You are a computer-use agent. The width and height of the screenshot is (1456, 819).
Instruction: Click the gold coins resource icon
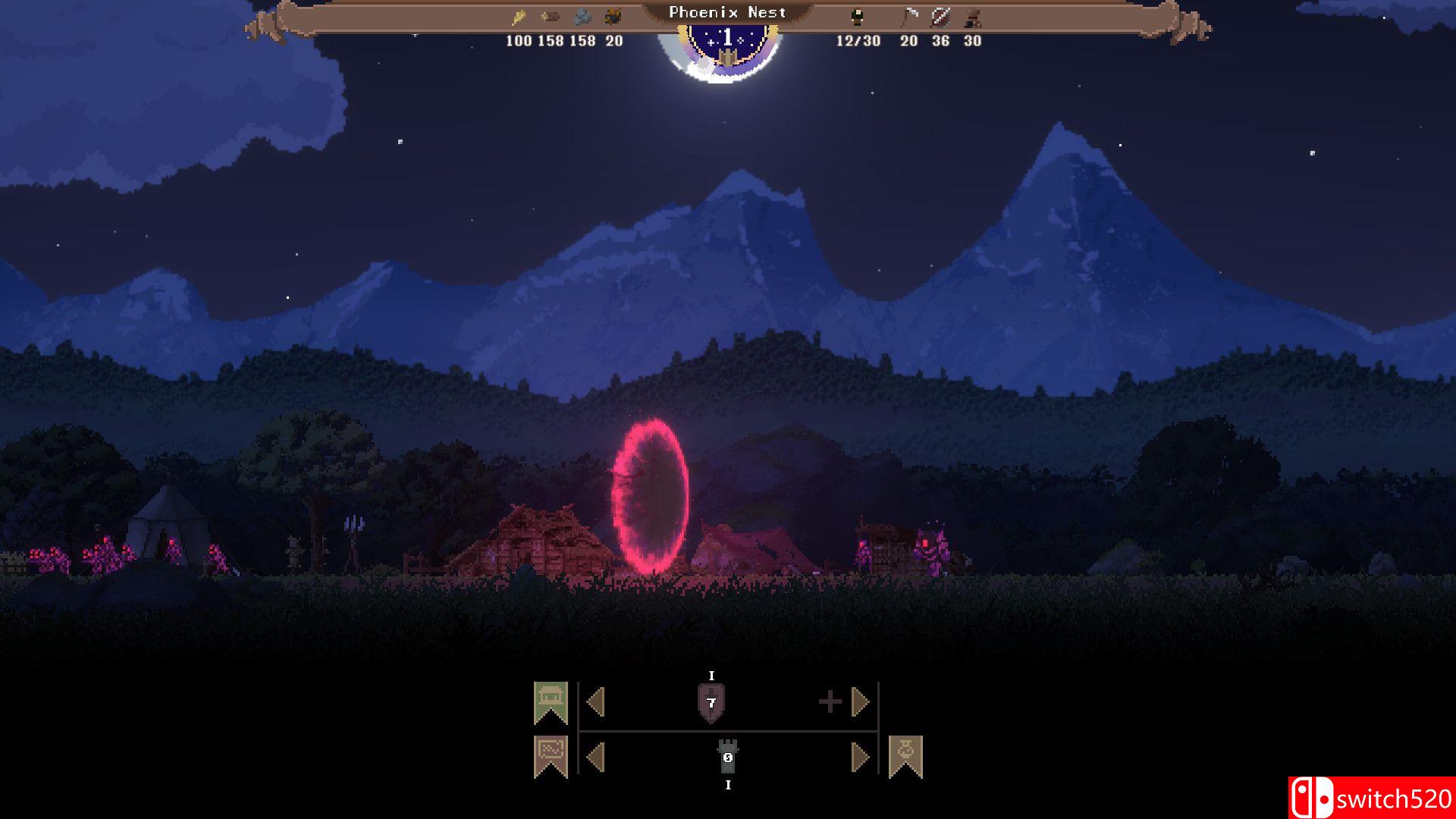pos(519,15)
